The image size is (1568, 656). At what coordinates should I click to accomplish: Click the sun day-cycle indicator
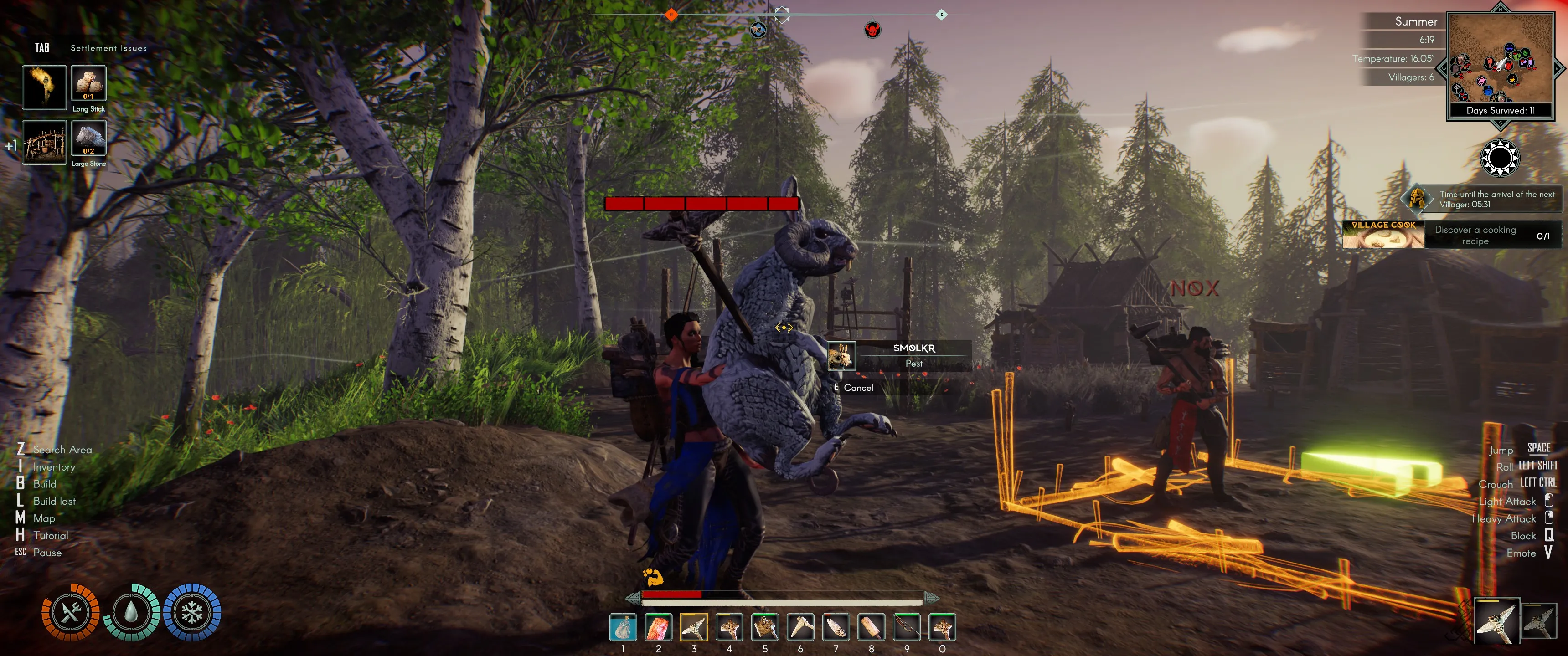1500,158
